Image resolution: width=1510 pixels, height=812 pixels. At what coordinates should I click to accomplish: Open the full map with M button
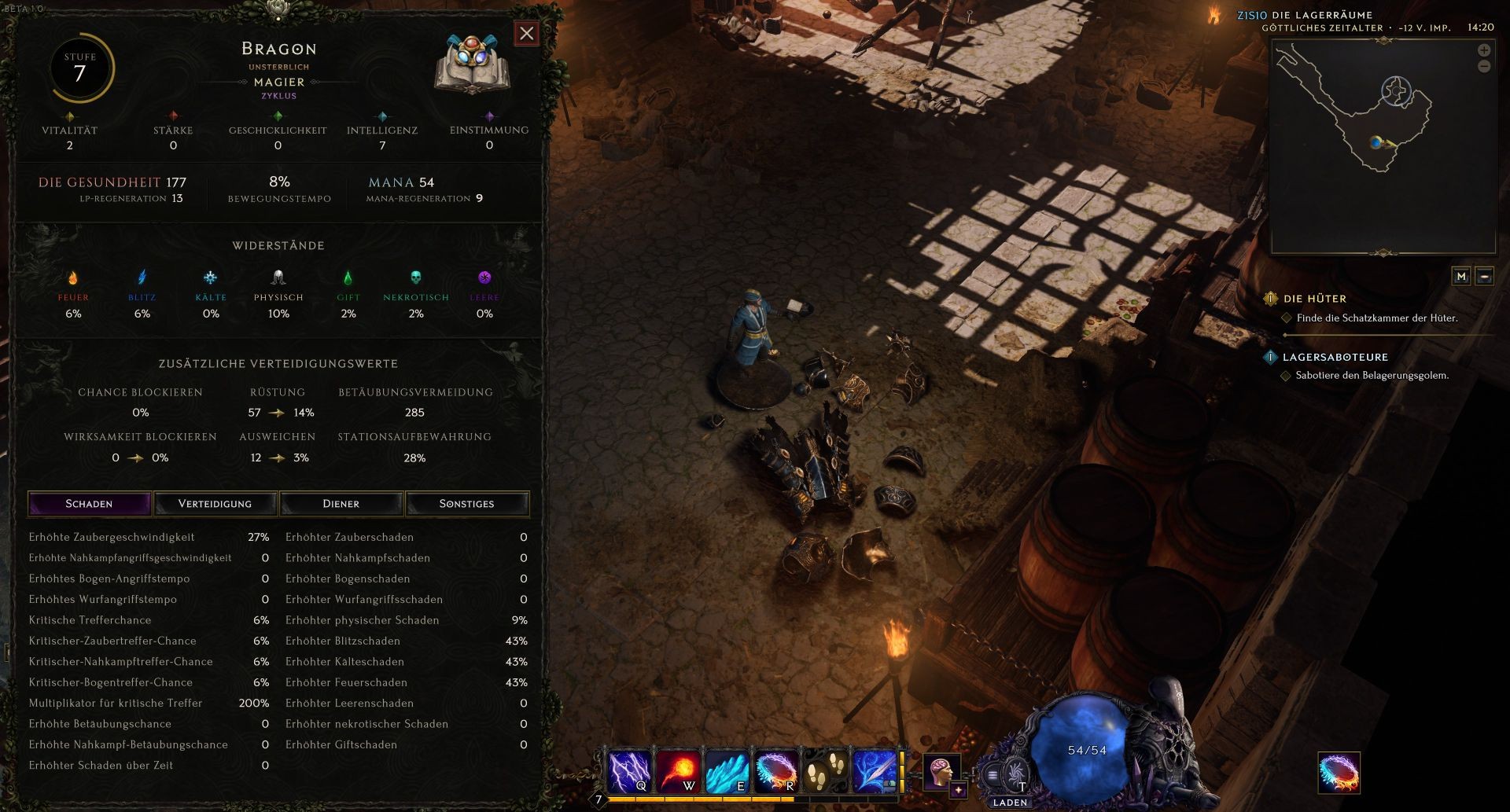(x=1461, y=276)
